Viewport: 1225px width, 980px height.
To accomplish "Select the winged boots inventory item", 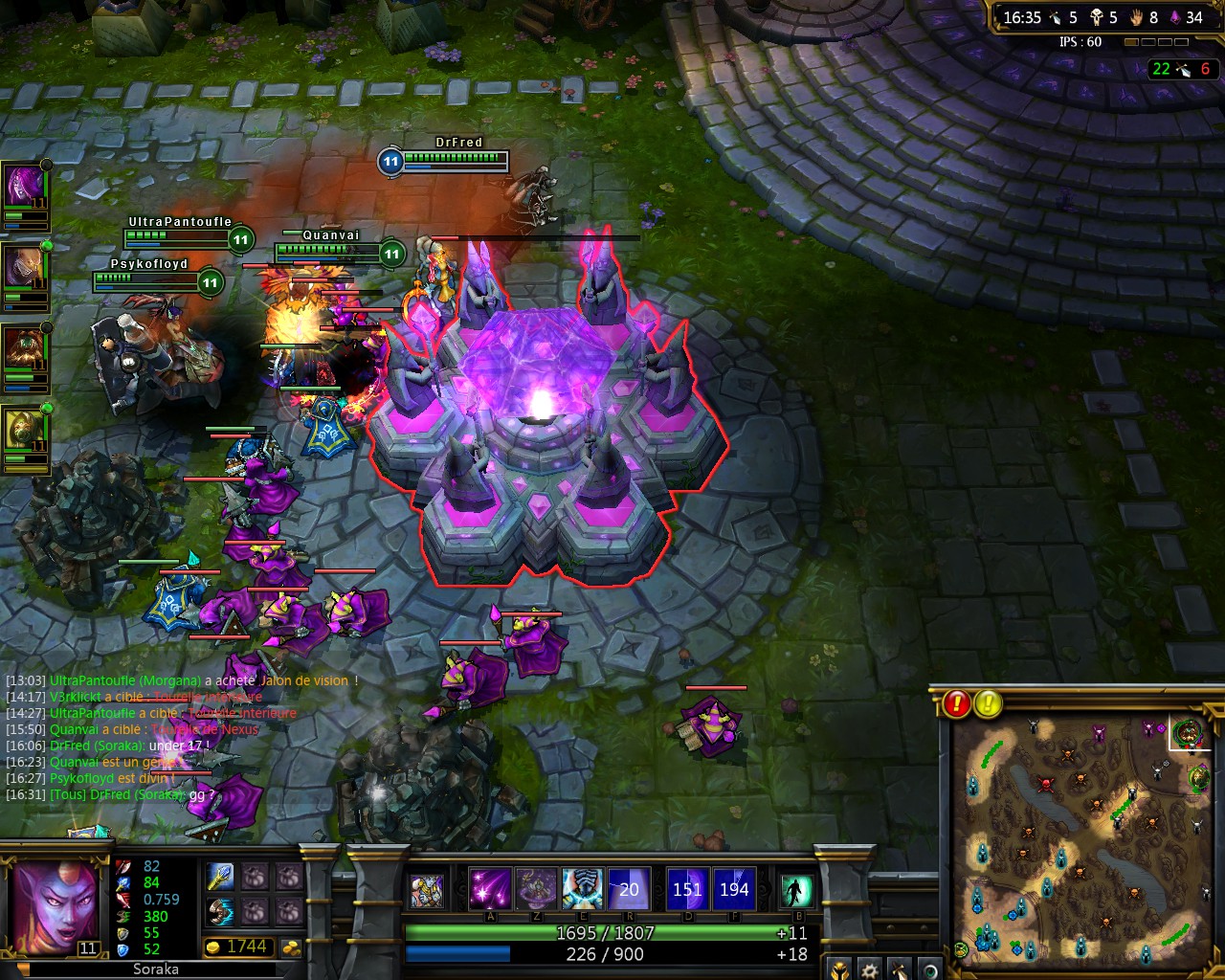I will [220, 910].
